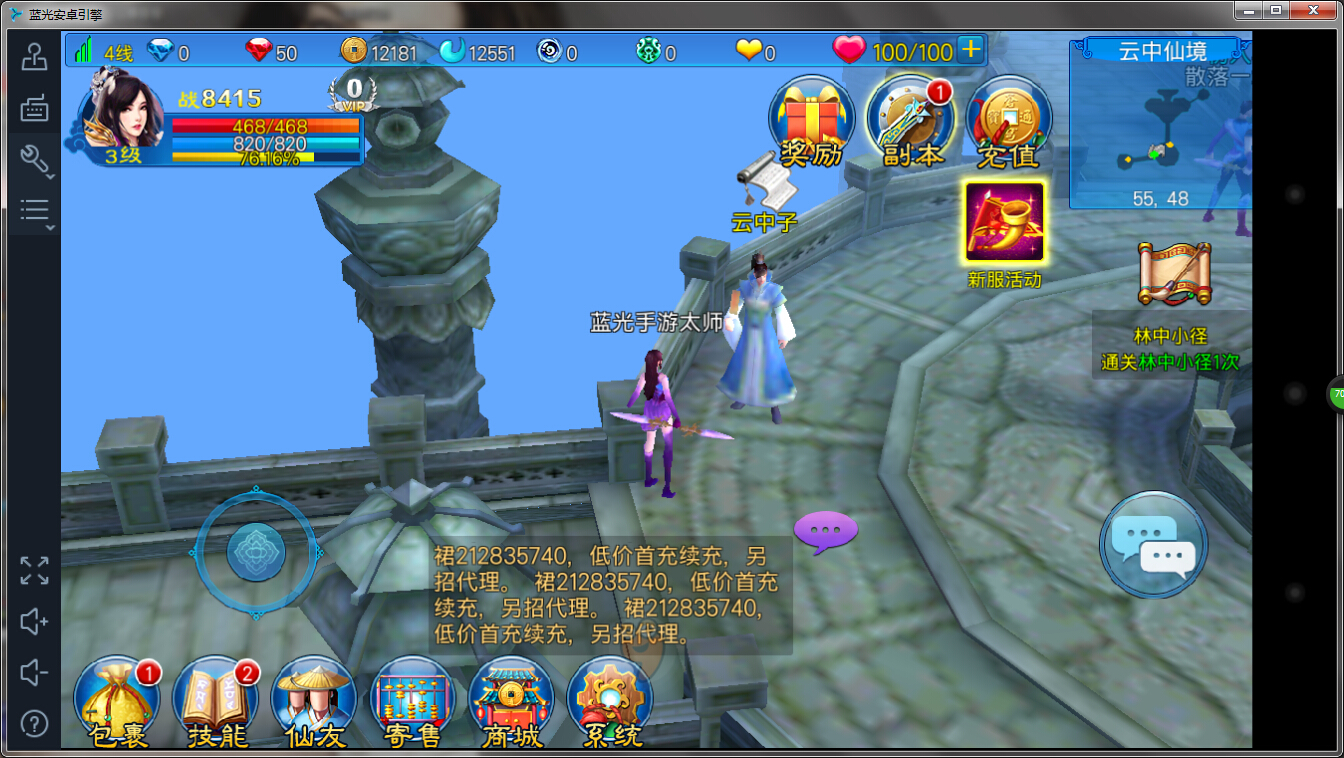The image size is (1344, 758).
Task: Open the VIP 0 badge
Action: pos(353,93)
